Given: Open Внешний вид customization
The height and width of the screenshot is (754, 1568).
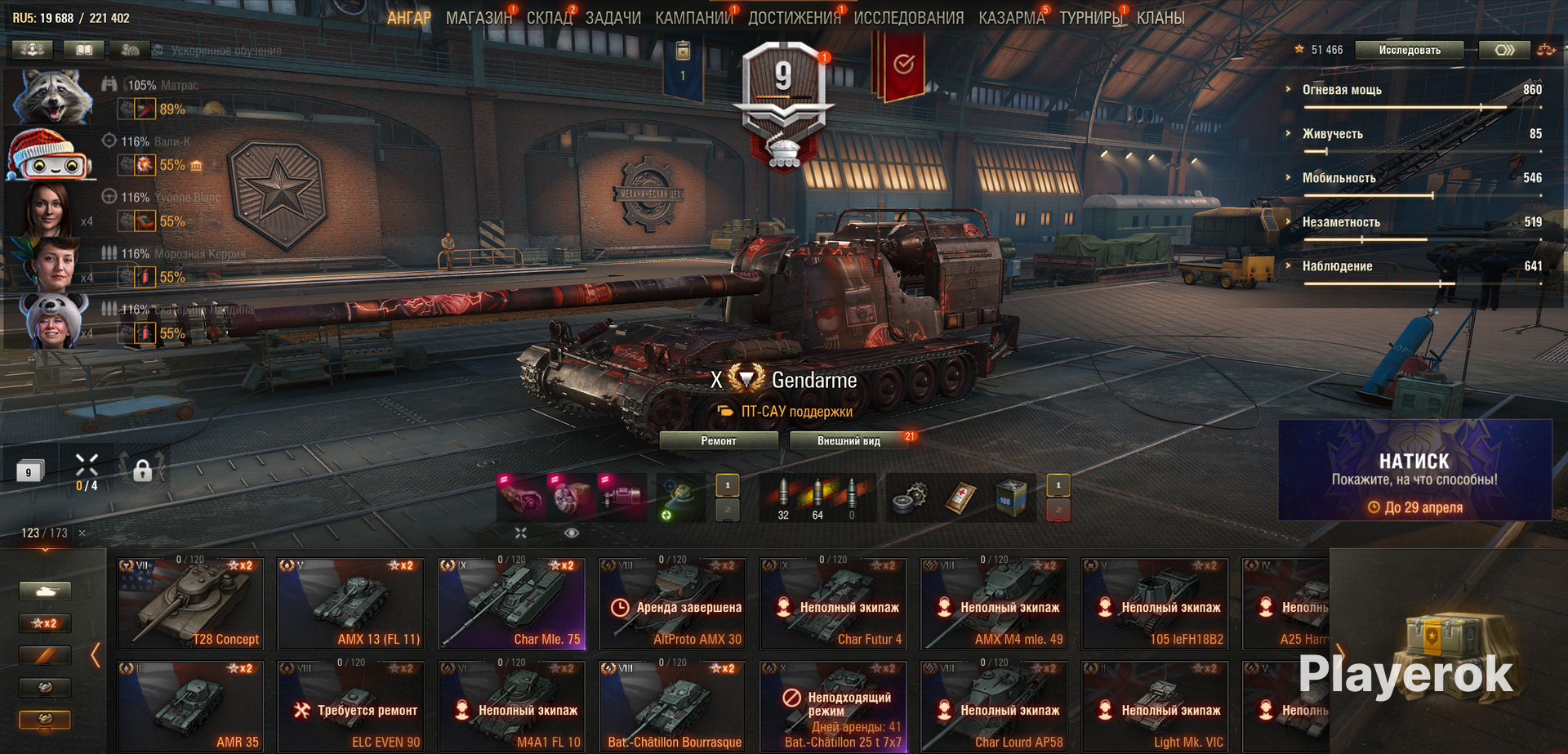Looking at the screenshot, I should [x=849, y=441].
